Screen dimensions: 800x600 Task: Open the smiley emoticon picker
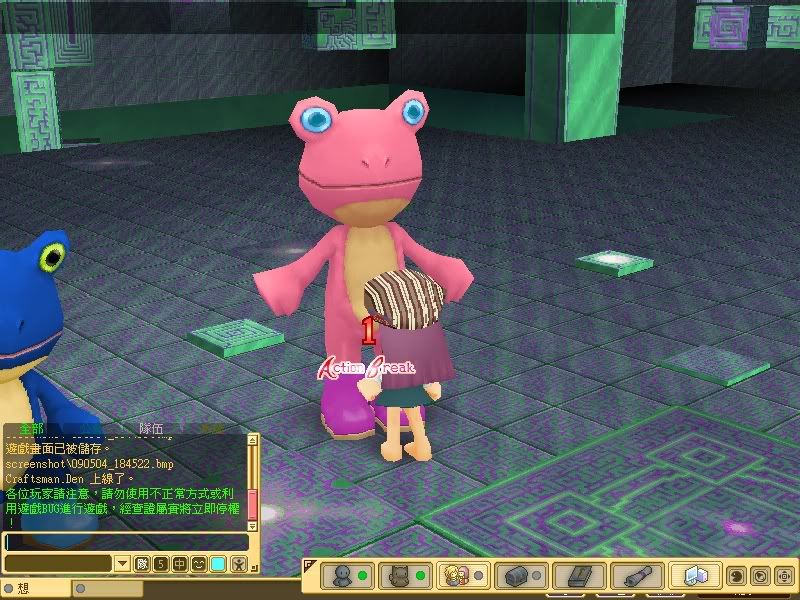click(199, 564)
